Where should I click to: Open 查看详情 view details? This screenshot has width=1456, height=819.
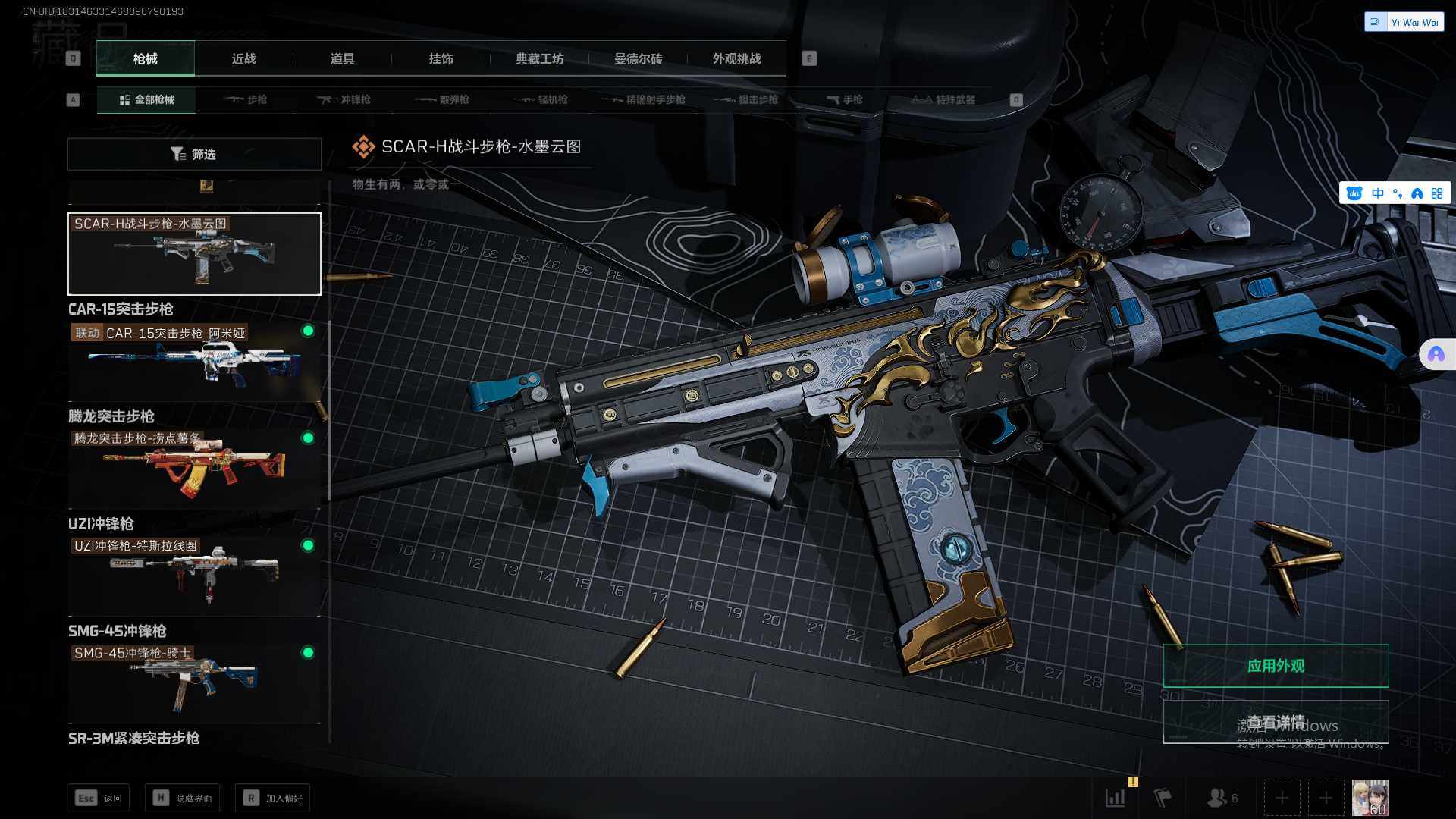point(1276,722)
